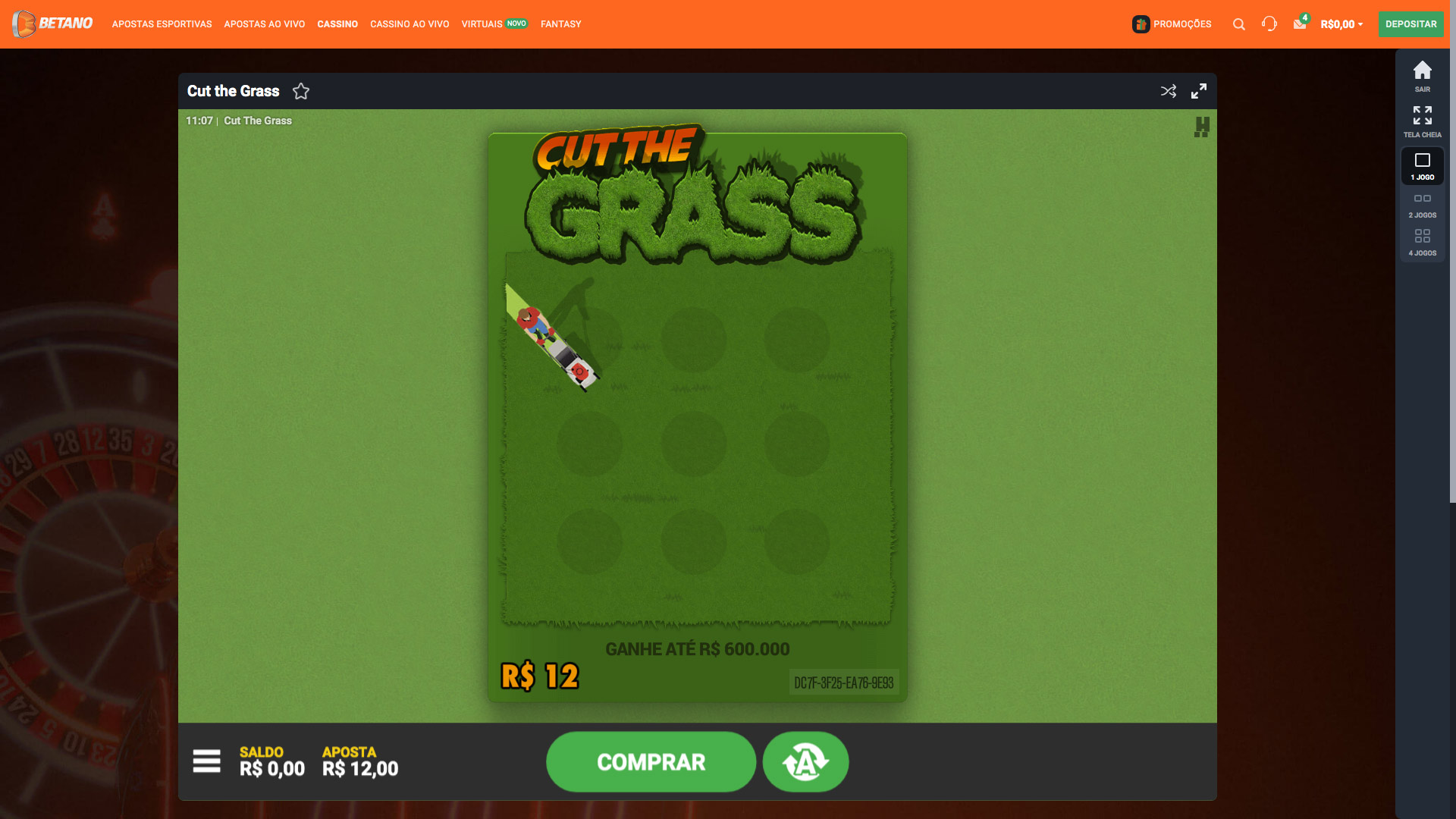The image size is (1456, 819).
Task: Favorite Cut the Grass using the star
Action: pos(301,91)
